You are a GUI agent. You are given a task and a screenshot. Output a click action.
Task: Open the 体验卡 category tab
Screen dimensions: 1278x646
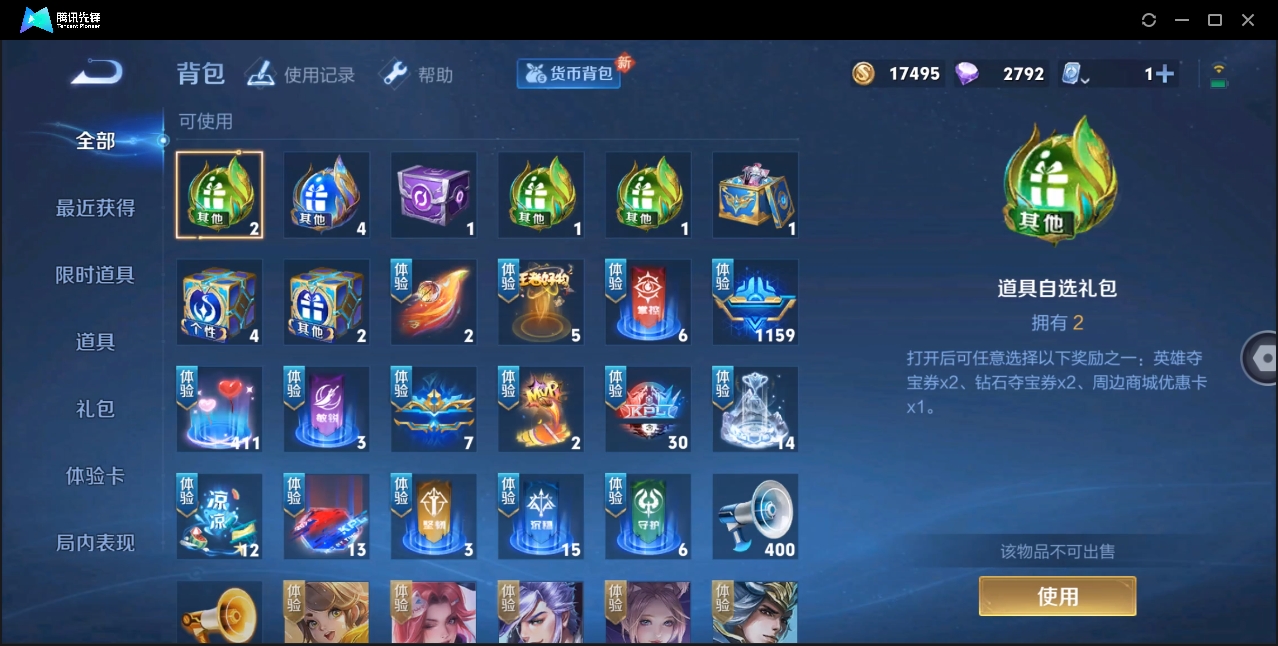pyautogui.click(x=95, y=476)
